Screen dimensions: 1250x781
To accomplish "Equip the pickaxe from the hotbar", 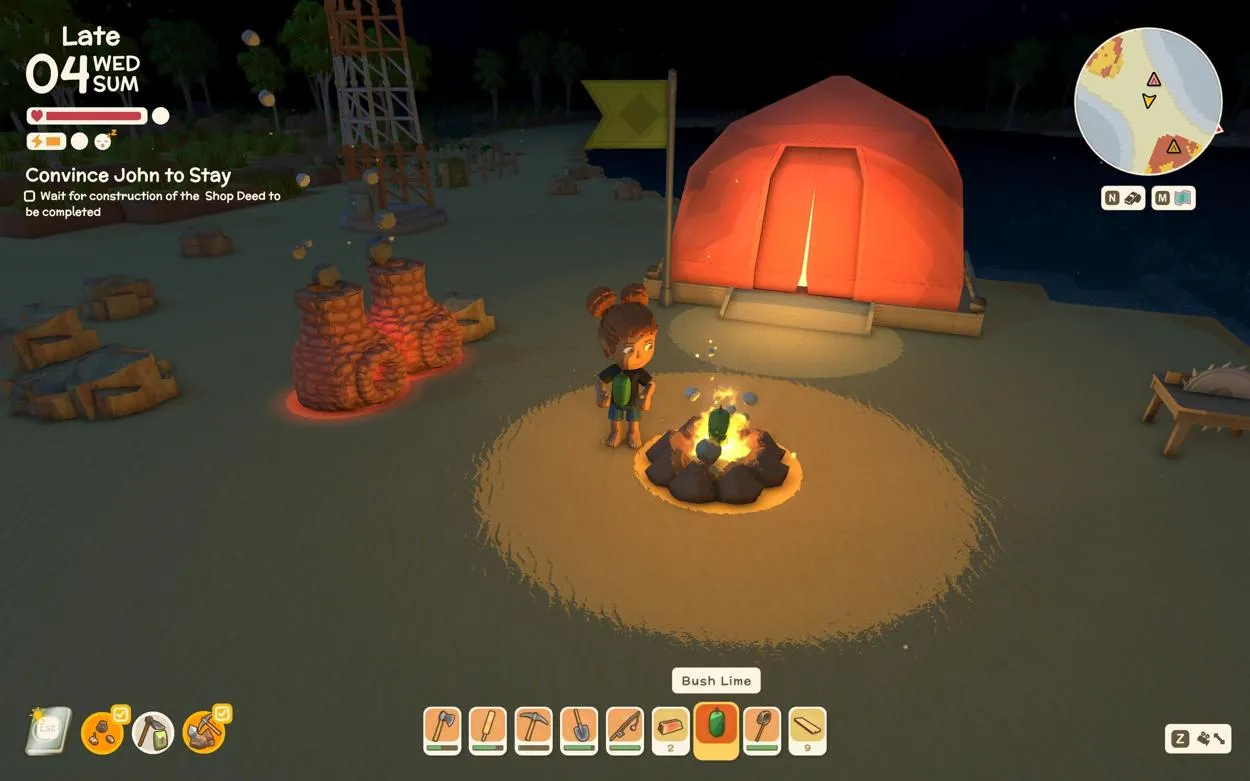I will [533, 729].
